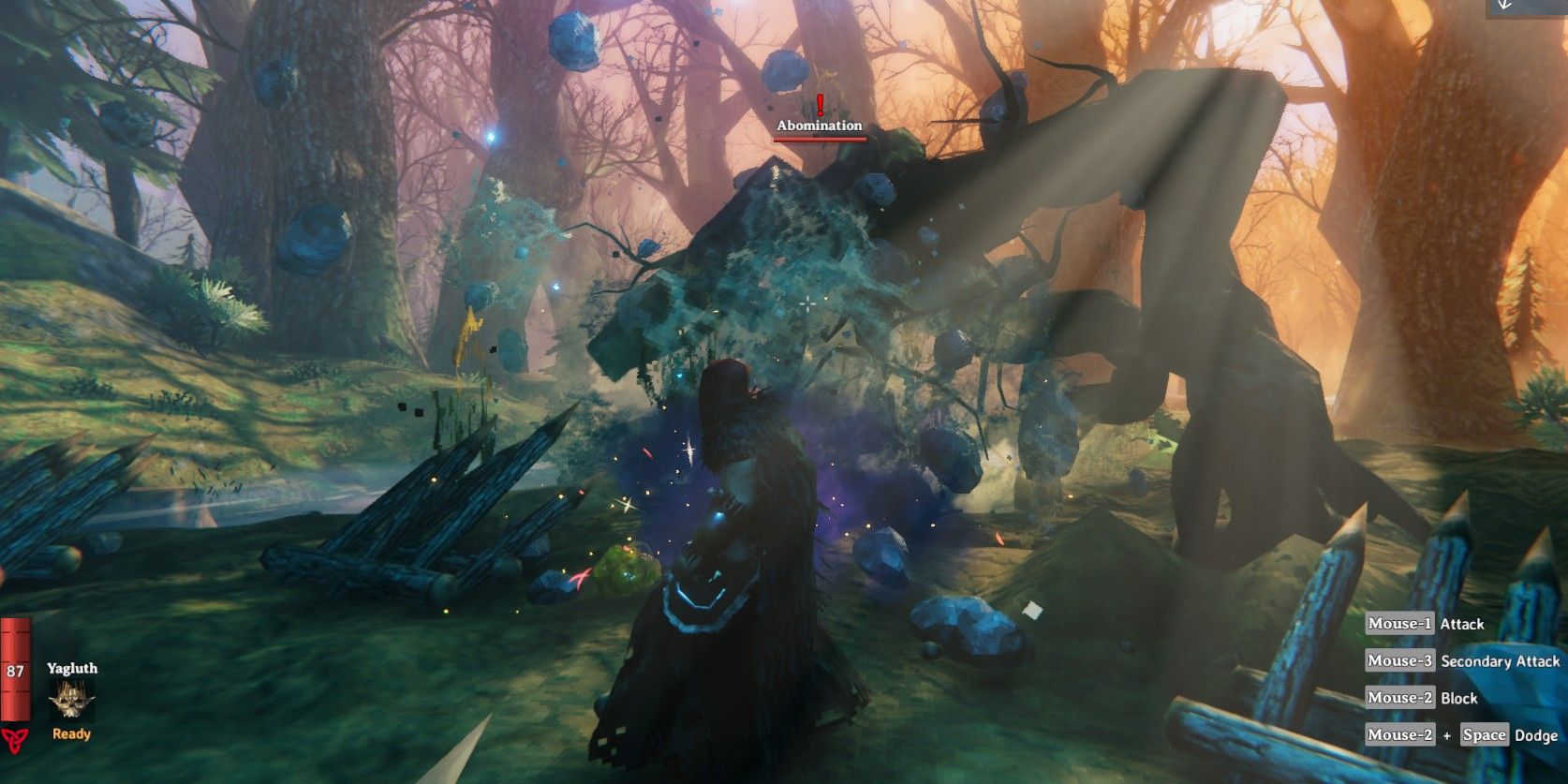Click the Mouse-2 key icon beside Dodge
1568x784 pixels.
1398,735
